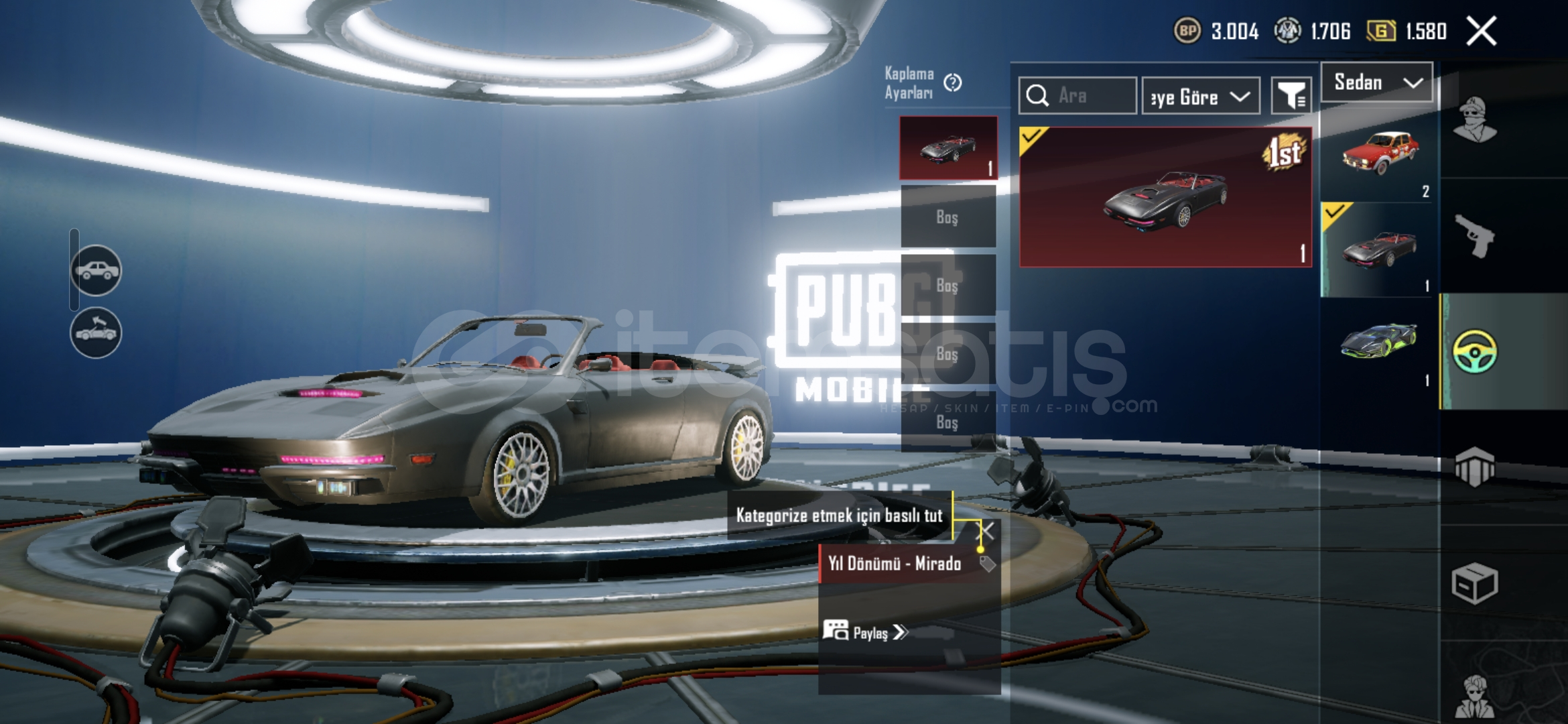Open the crate box tab
Viewport: 1568px width, 724px height.
1474,583
